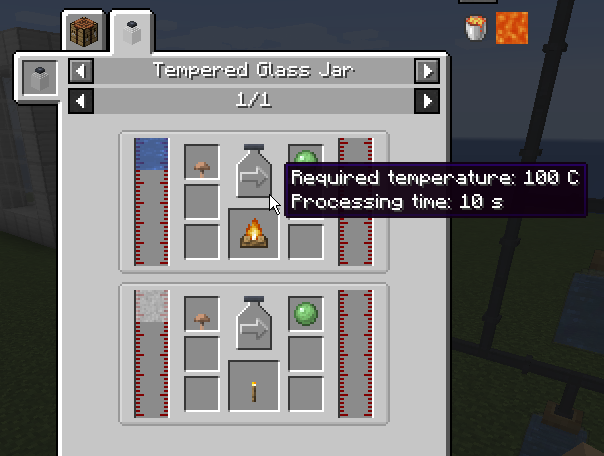Select the campfire heat source slot
Viewport: 604px width, 456px height.
tap(253, 234)
